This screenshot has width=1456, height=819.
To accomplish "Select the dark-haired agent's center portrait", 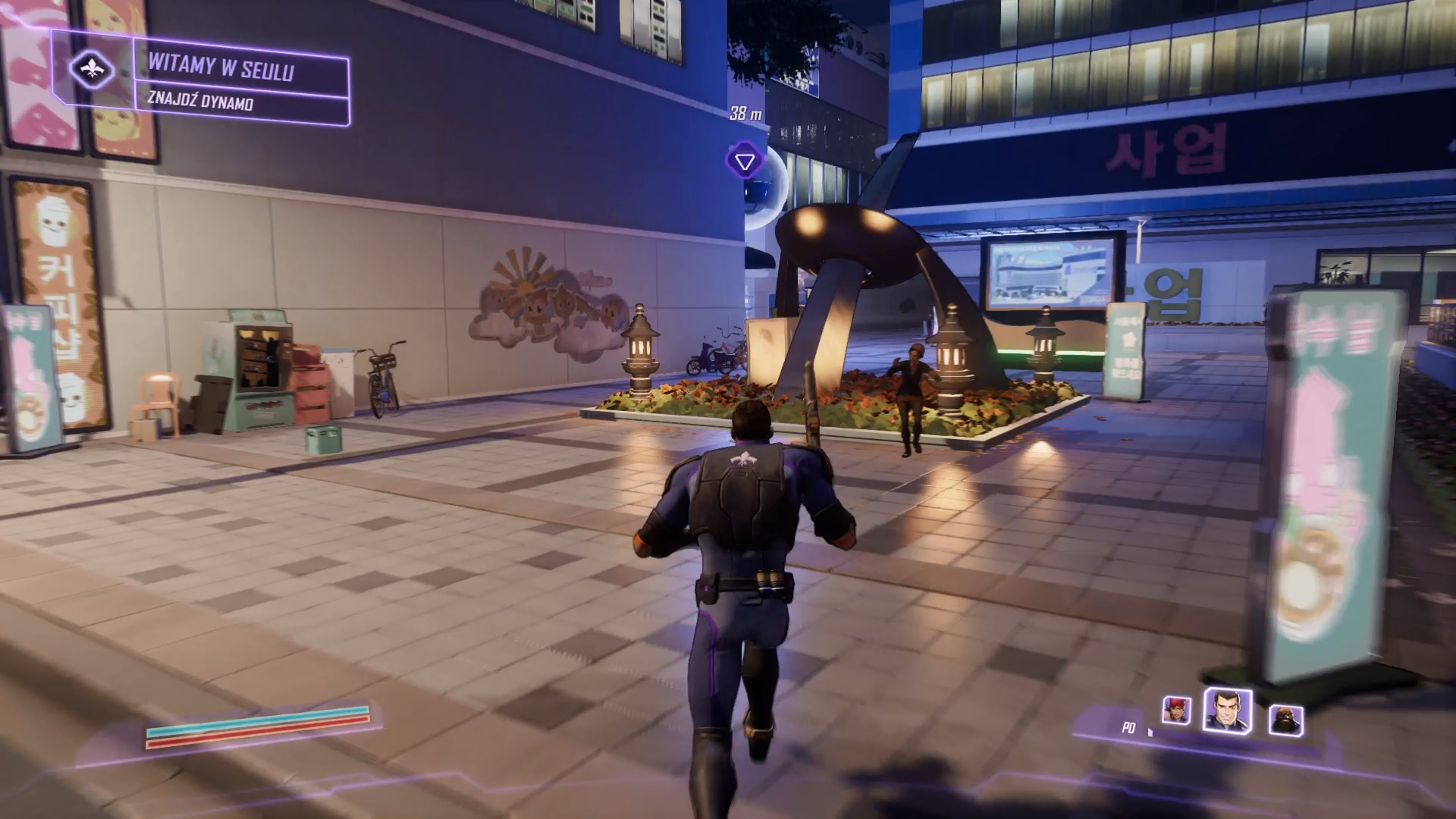I will (1227, 711).
